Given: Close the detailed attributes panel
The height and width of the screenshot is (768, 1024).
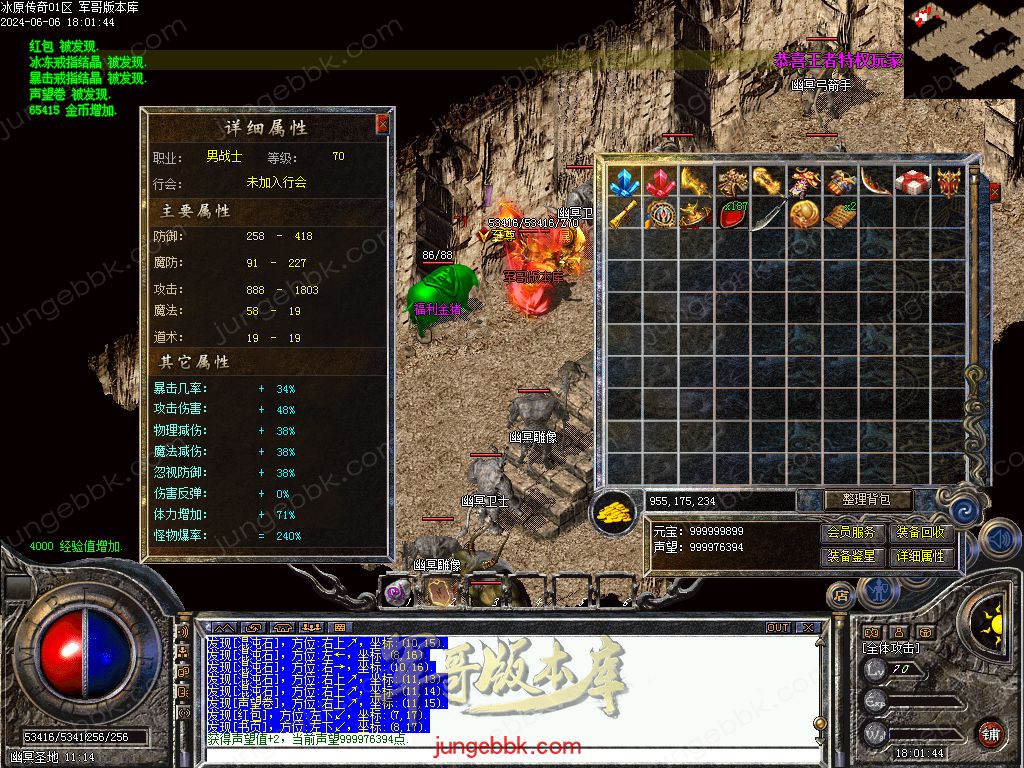Looking at the screenshot, I should point(382,125).
